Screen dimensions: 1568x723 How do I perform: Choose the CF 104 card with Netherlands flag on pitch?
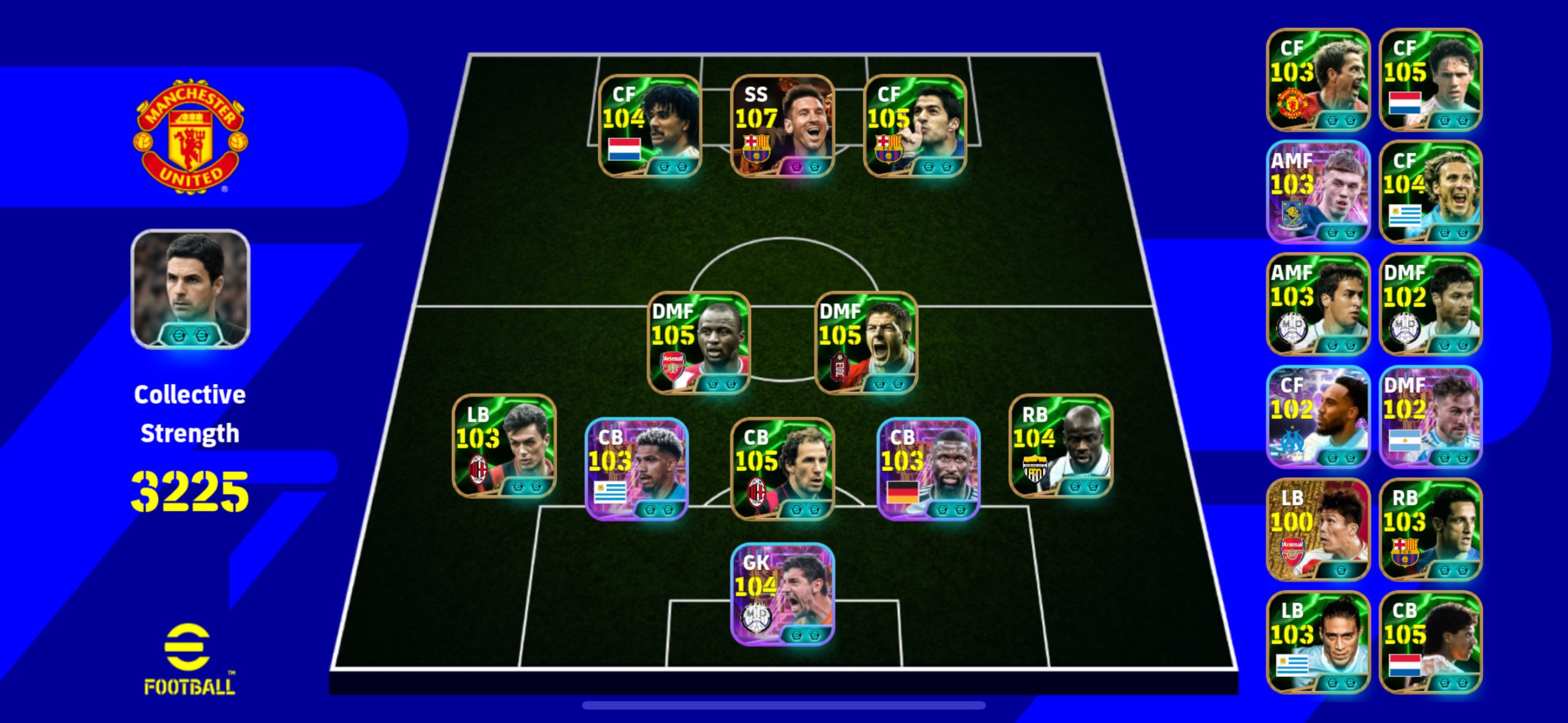[x=650, y=126]
